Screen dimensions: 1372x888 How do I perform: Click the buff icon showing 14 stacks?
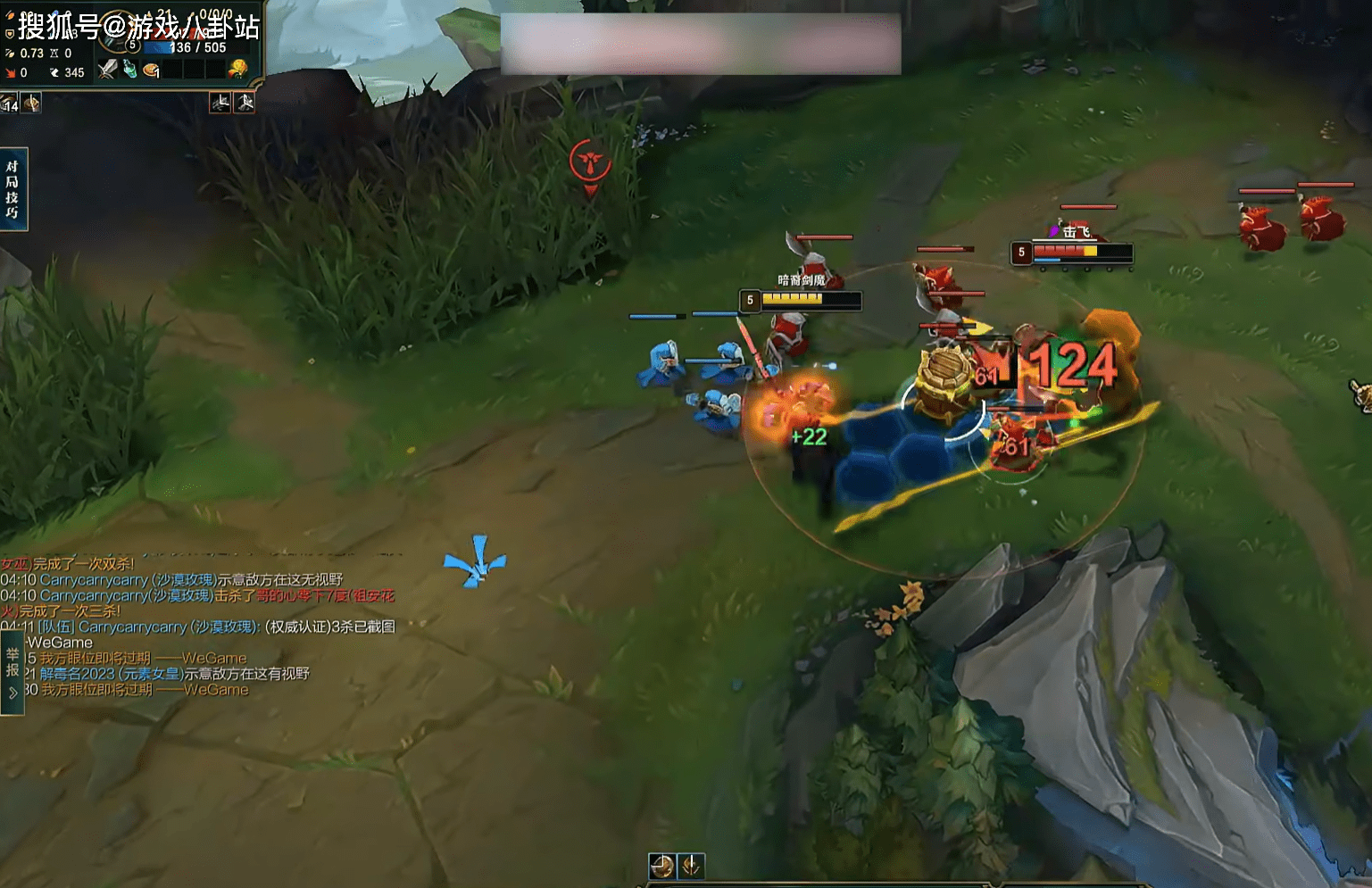[x=10, y=104]
